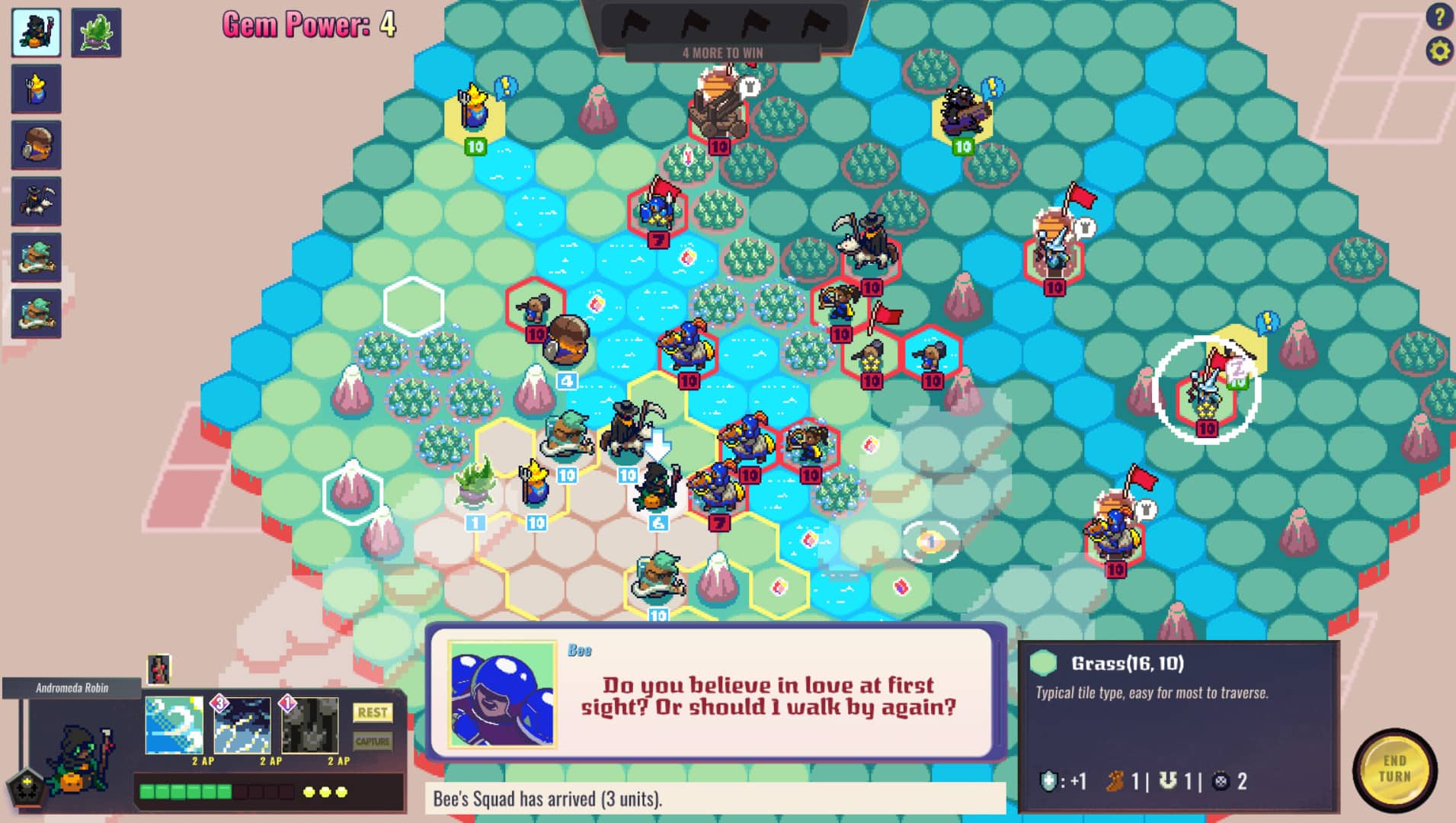This screenshot has width=1456, height=823.
Task: Click the CAPTURE button
Action: coord(371,741)
